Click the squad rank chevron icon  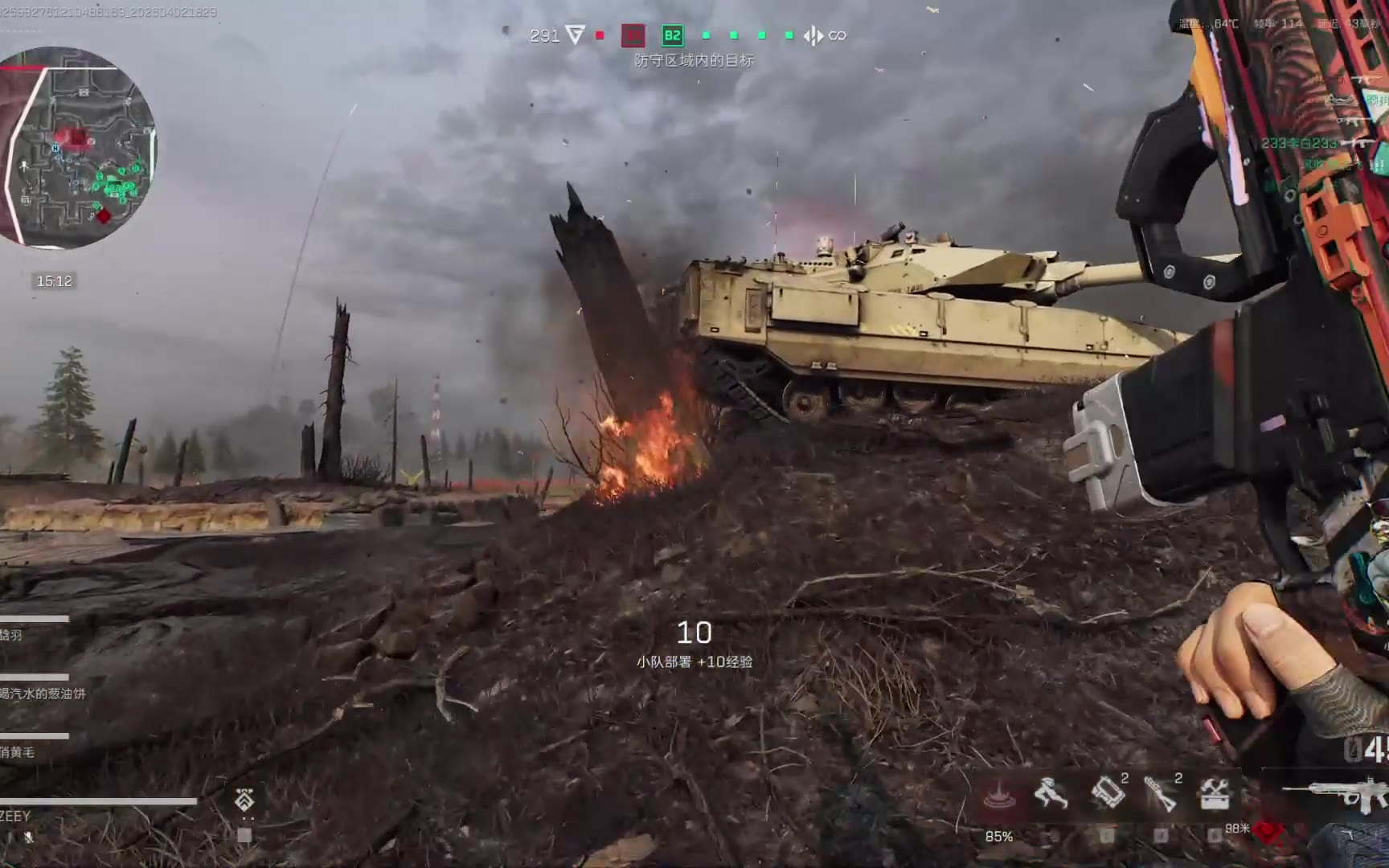(x=244, y=799)
